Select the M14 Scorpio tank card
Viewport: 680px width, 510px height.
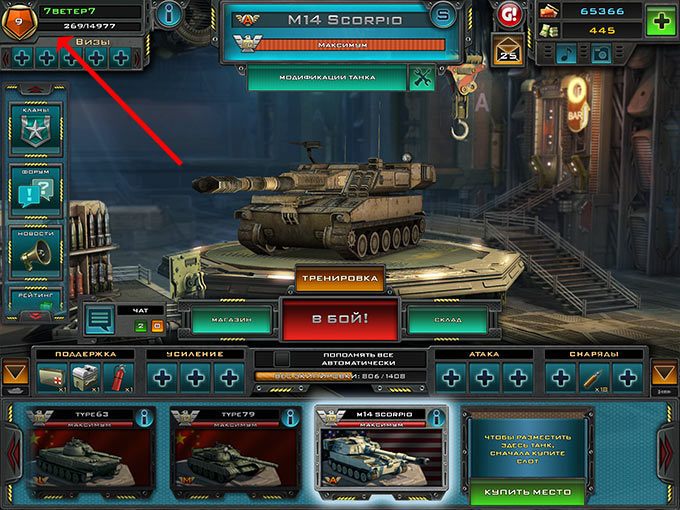380,452
